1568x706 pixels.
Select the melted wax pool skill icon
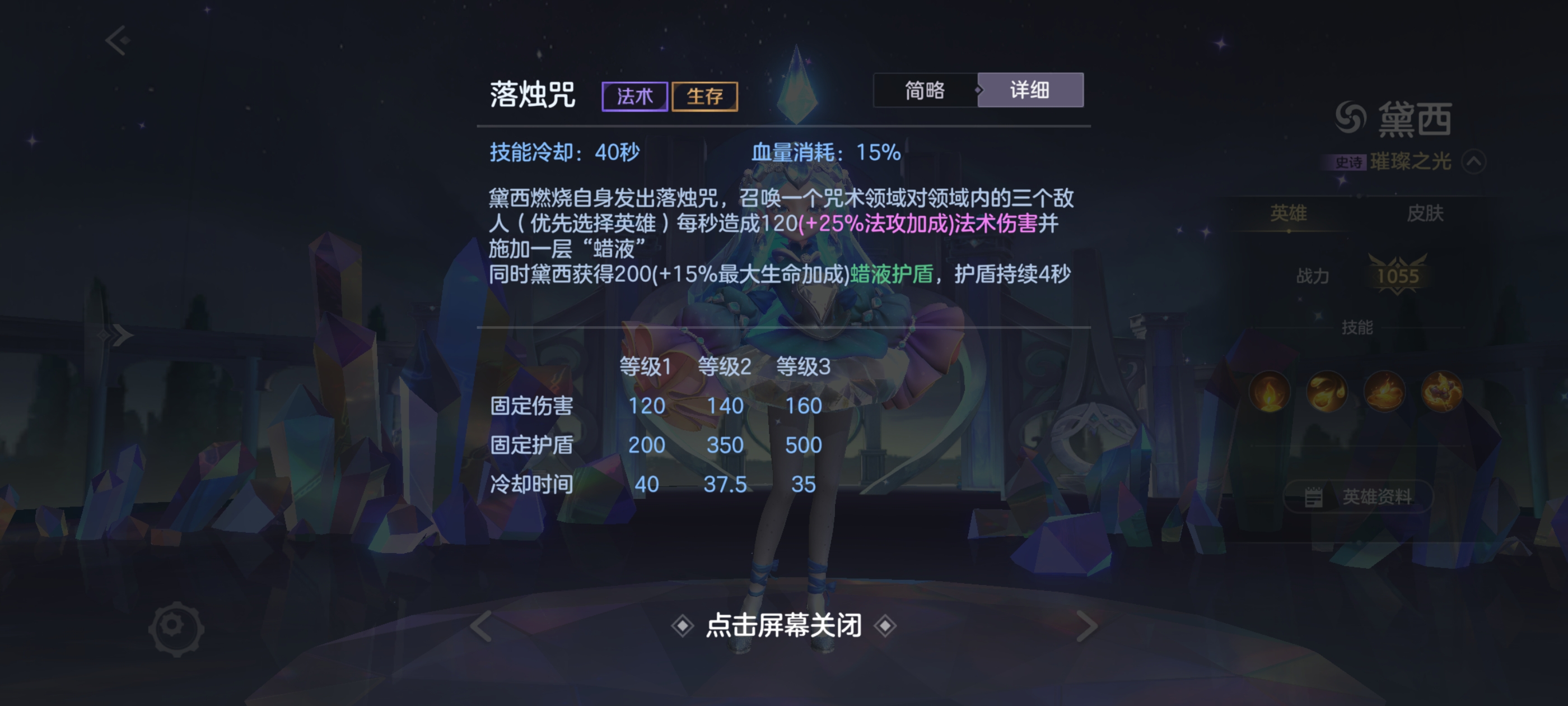(x=1384, y=393)
